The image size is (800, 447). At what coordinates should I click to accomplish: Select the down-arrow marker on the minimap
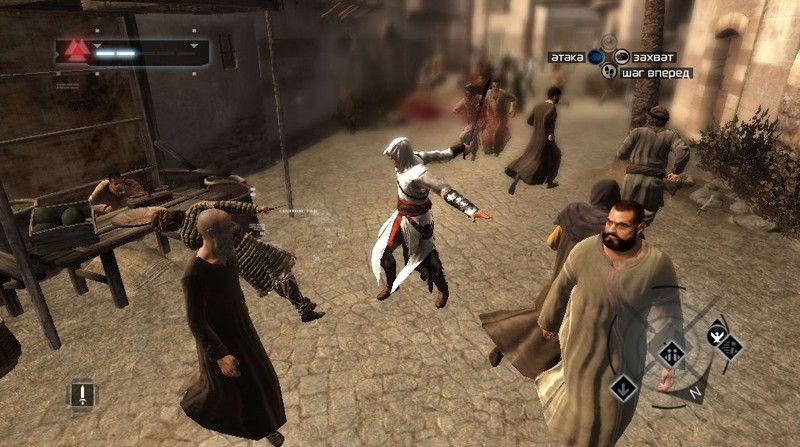click(623, 384)
